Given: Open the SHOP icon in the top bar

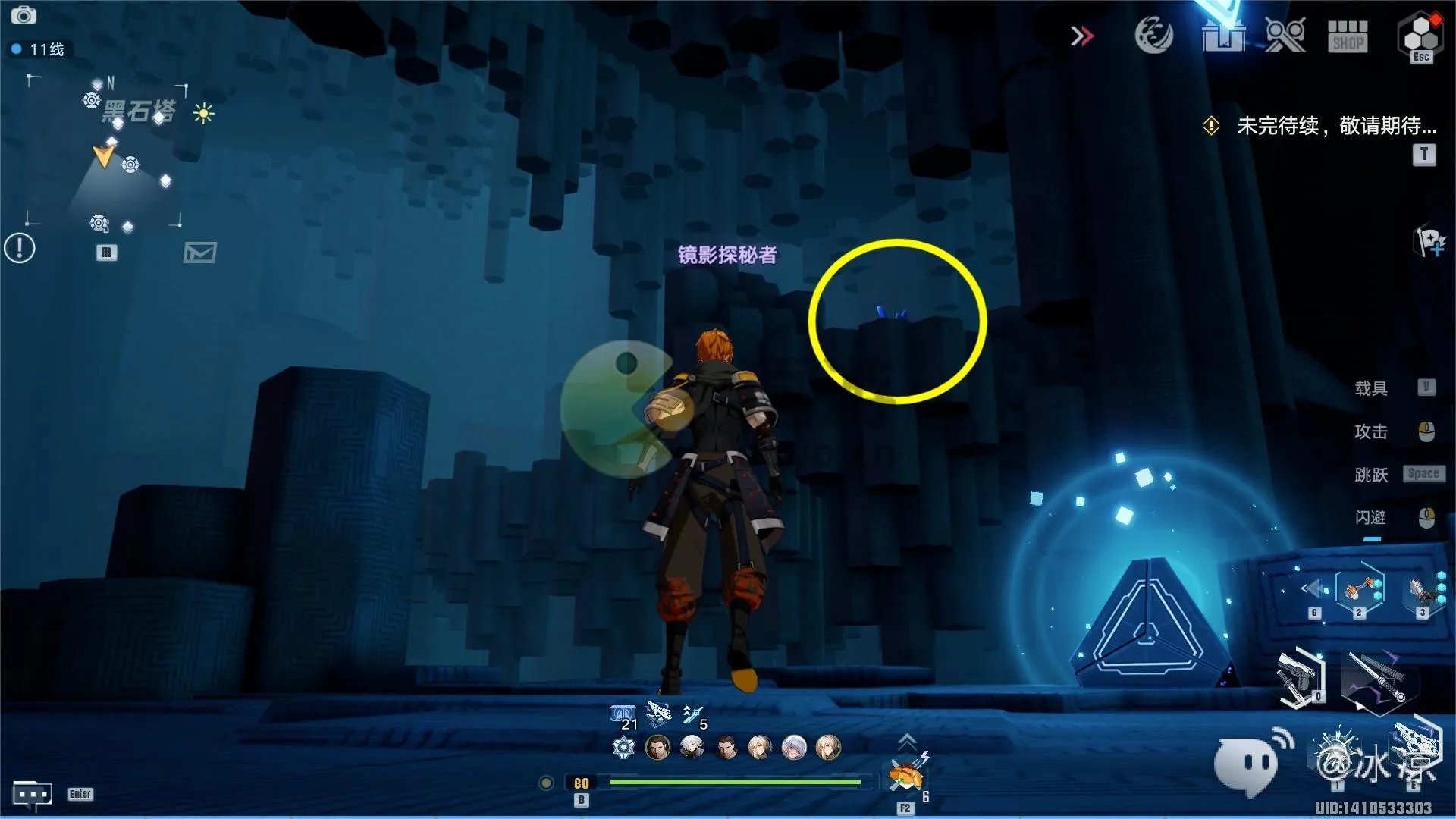Looking at the screenshot, I should click(x=1348, y=36).
